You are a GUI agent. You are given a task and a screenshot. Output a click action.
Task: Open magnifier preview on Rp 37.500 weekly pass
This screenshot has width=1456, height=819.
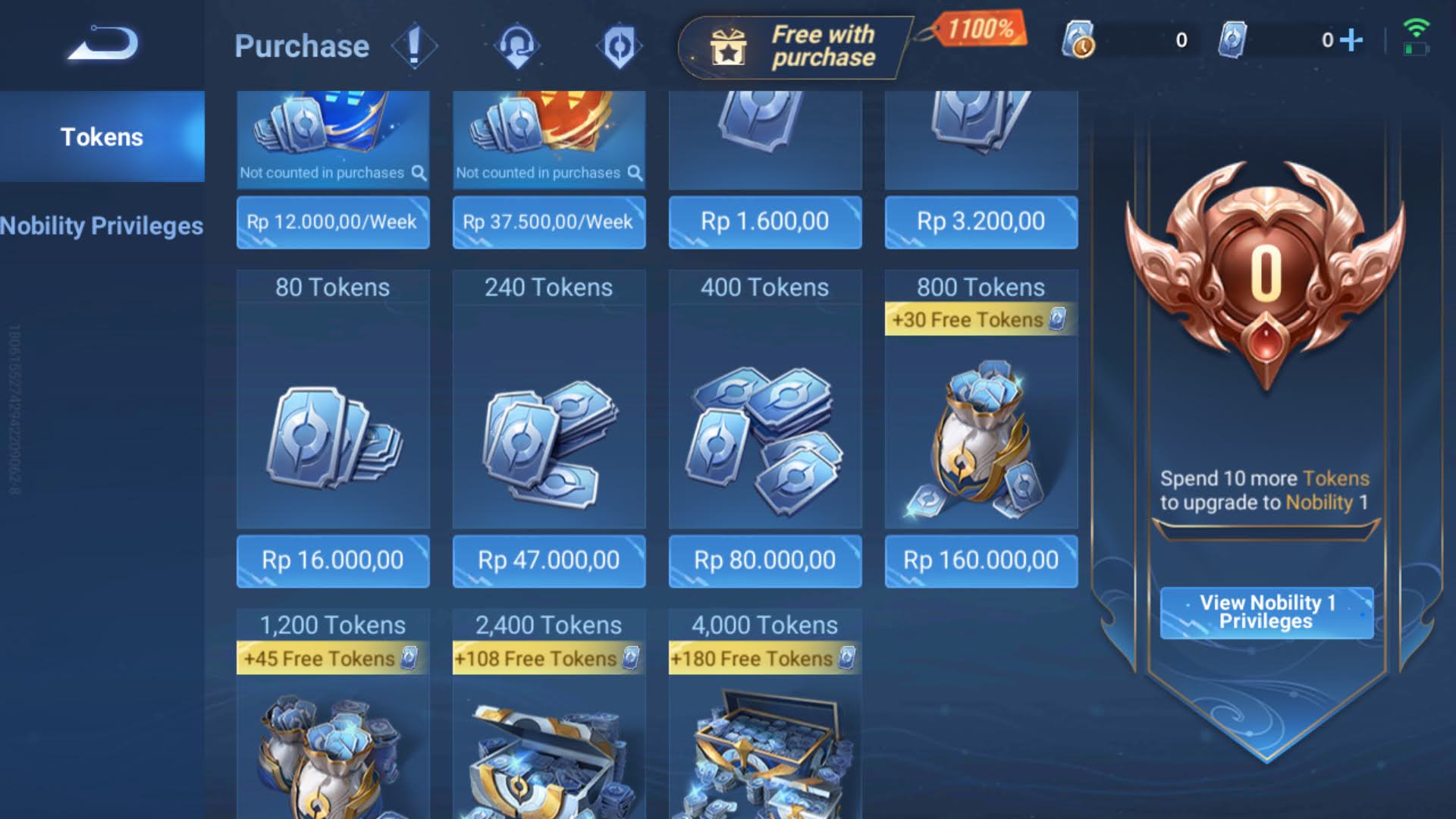coord(634,172)
